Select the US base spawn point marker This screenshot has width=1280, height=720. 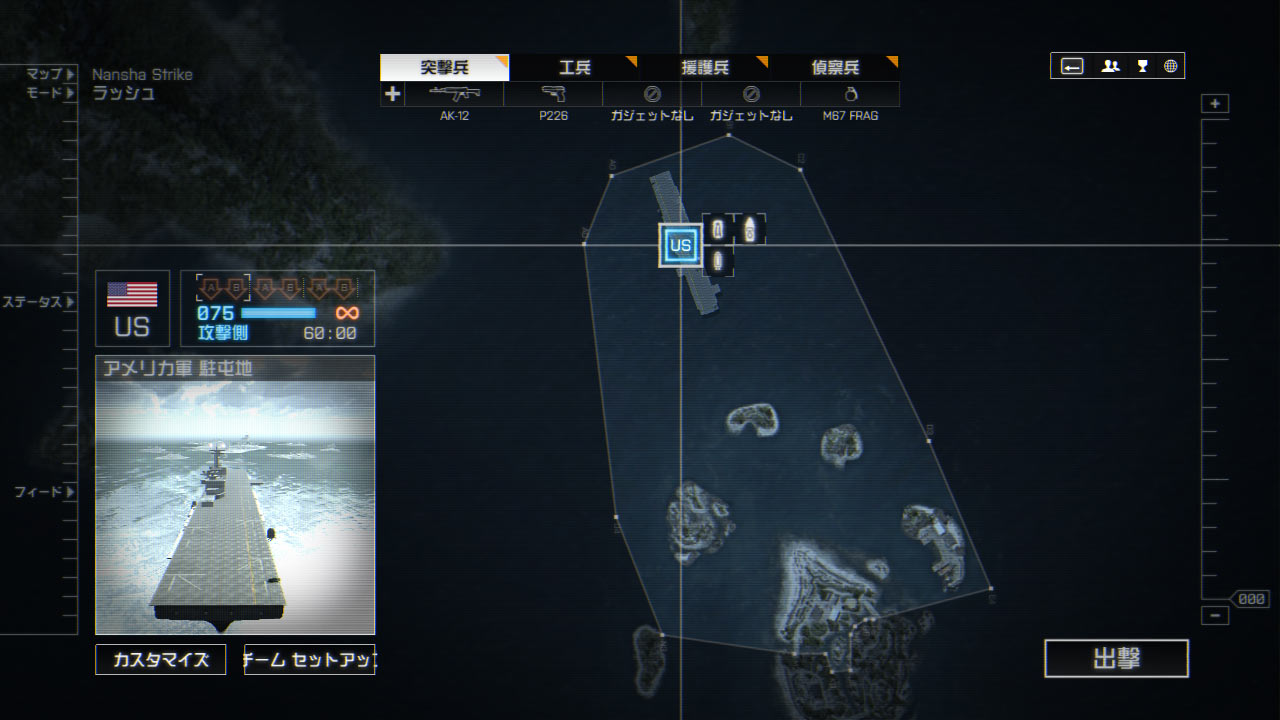click(x=680, y=245)
